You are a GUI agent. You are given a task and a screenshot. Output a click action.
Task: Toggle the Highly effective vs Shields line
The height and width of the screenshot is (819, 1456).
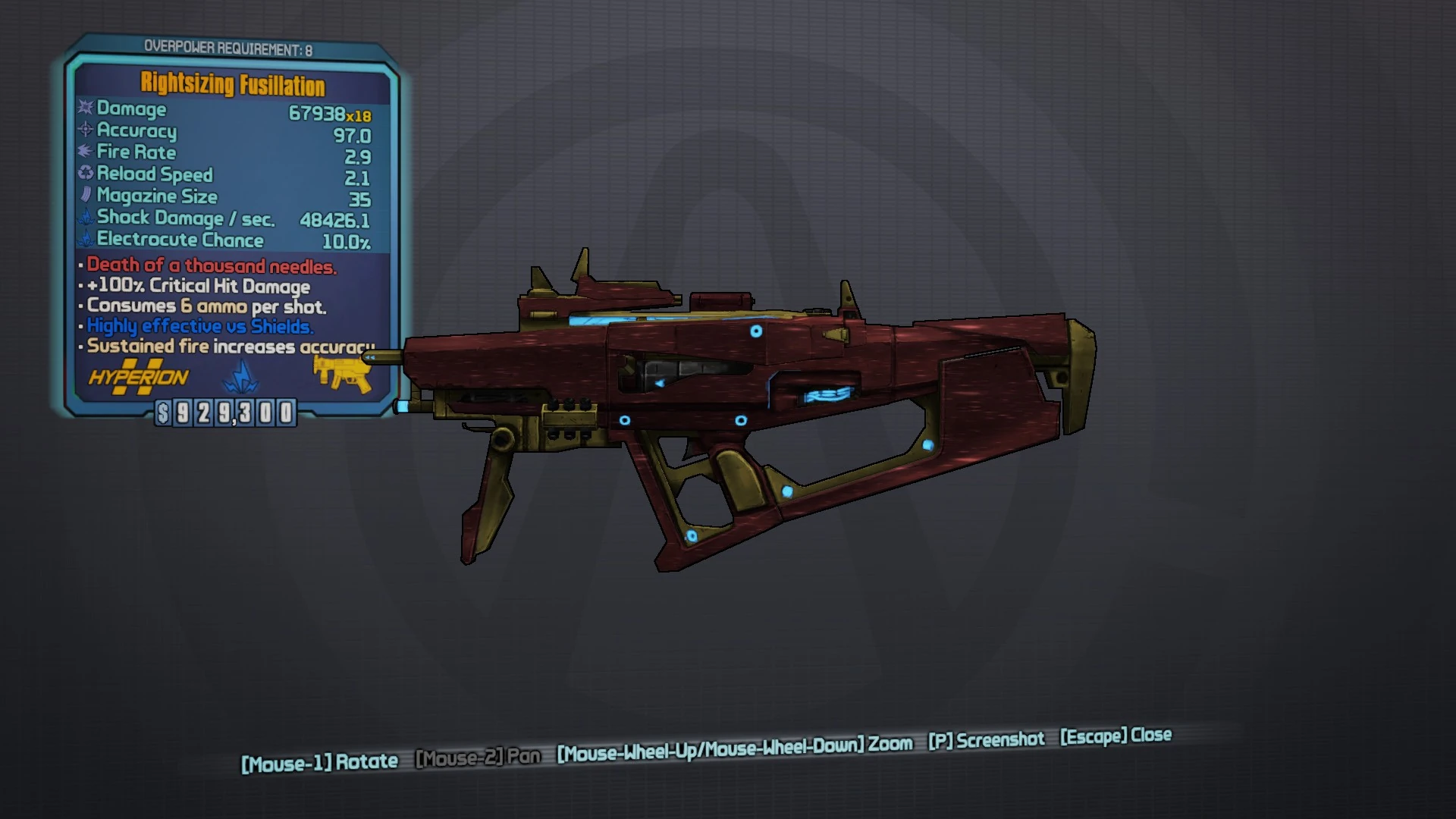point(199,326)
